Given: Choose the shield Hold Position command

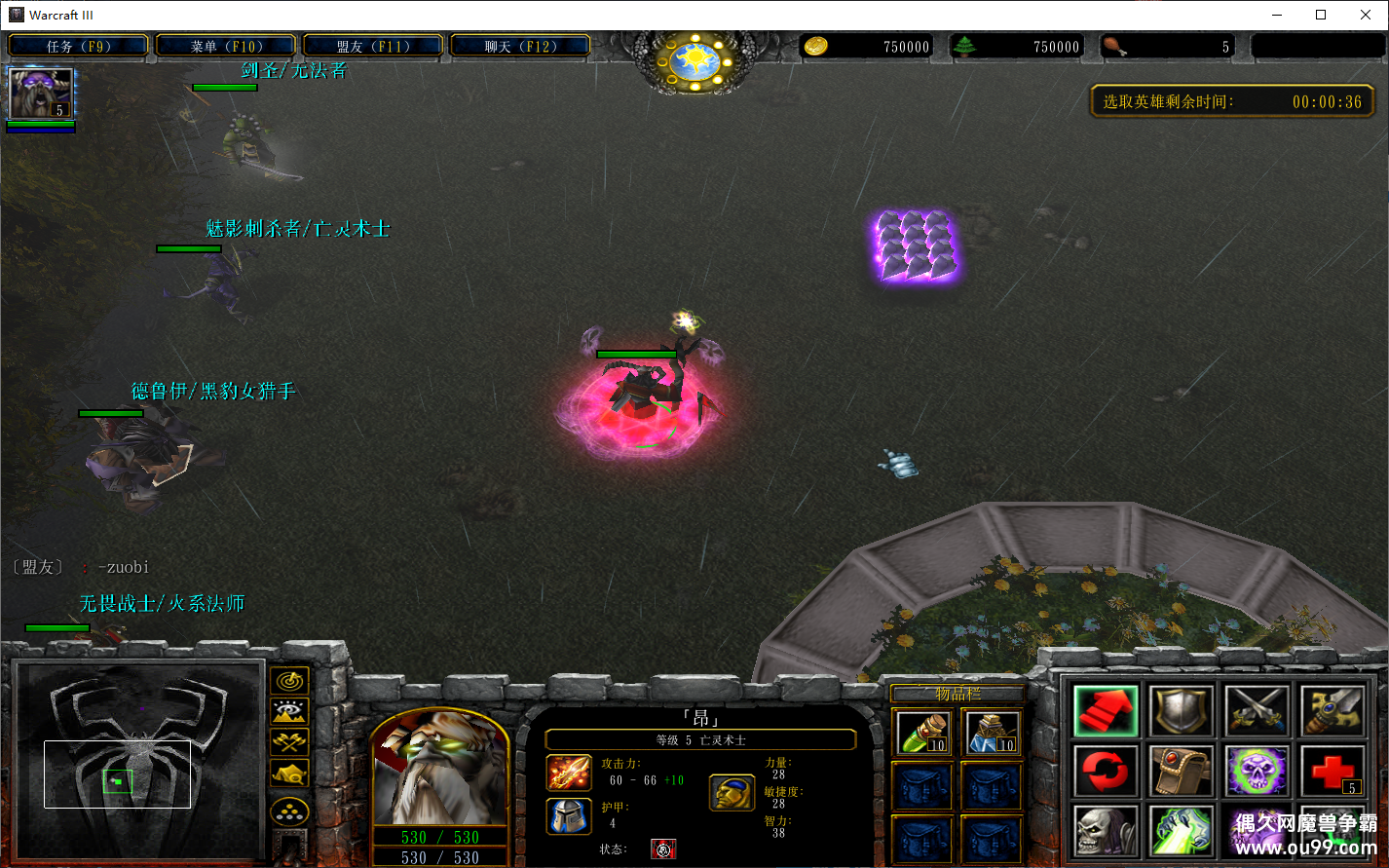Looking at the screenshot, I should click(x=1182, y=711).
